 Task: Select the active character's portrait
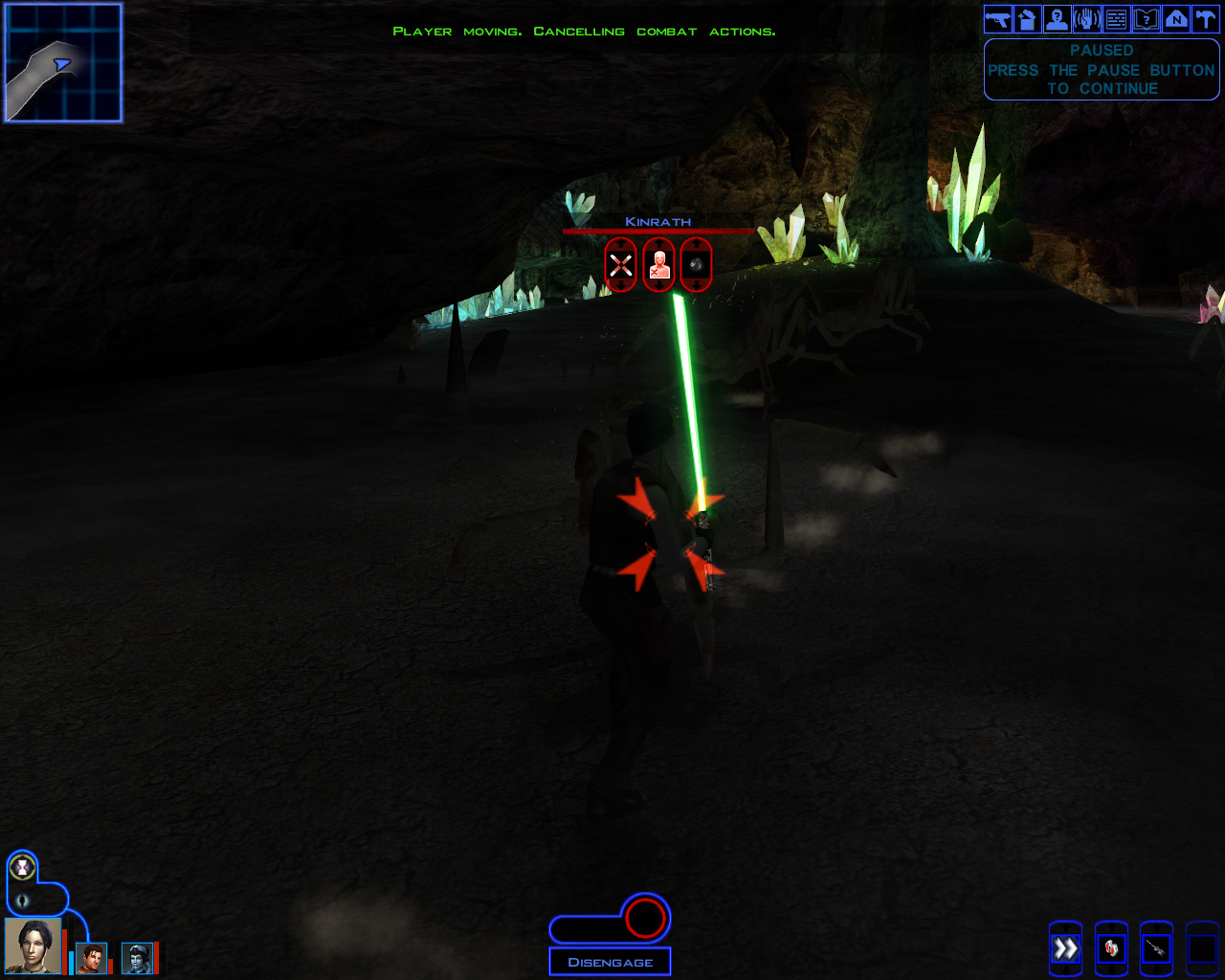pyautogui.click(x=32, y=946)
